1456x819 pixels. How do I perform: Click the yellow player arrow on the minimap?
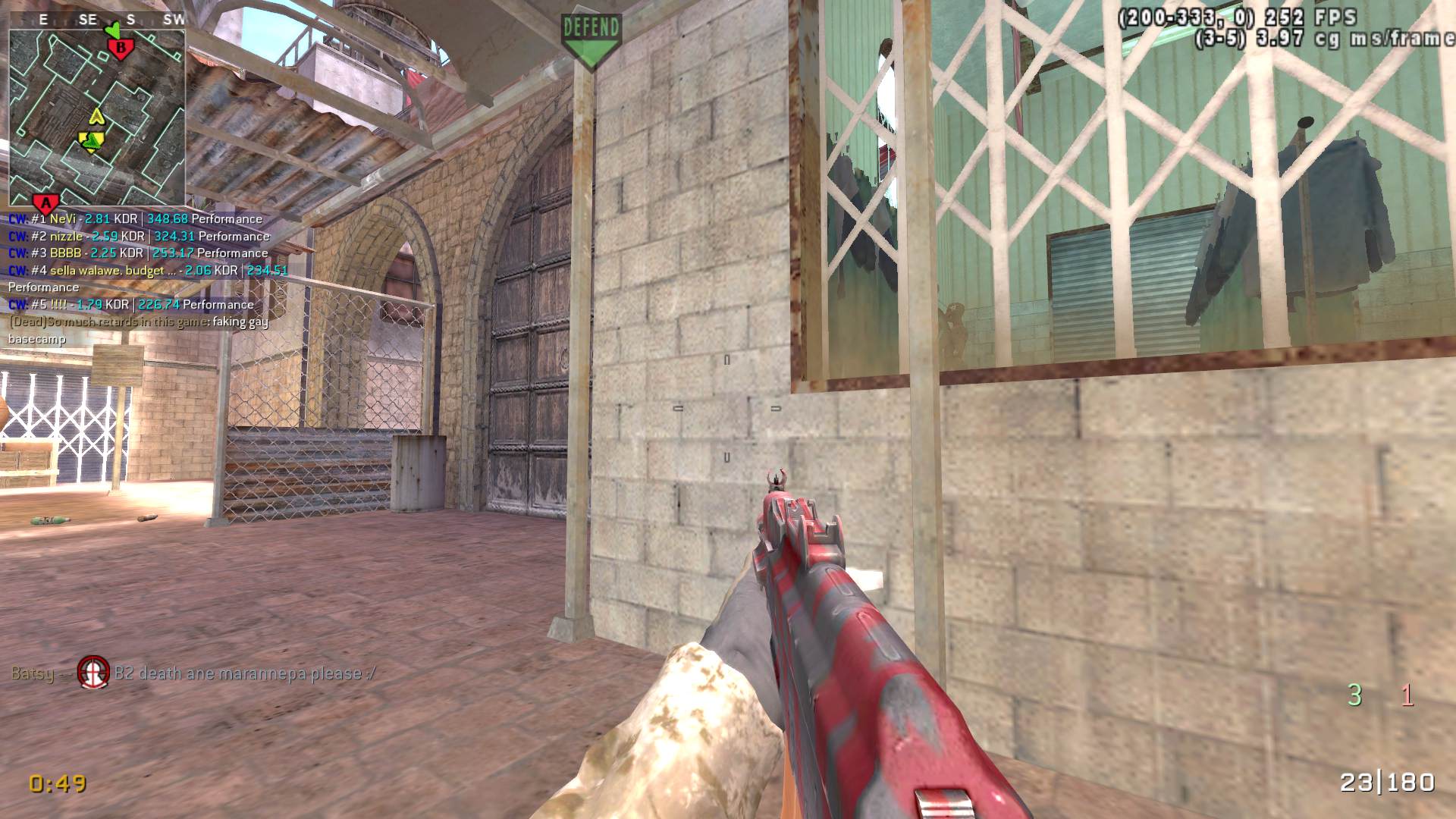[x=92, y=140]
